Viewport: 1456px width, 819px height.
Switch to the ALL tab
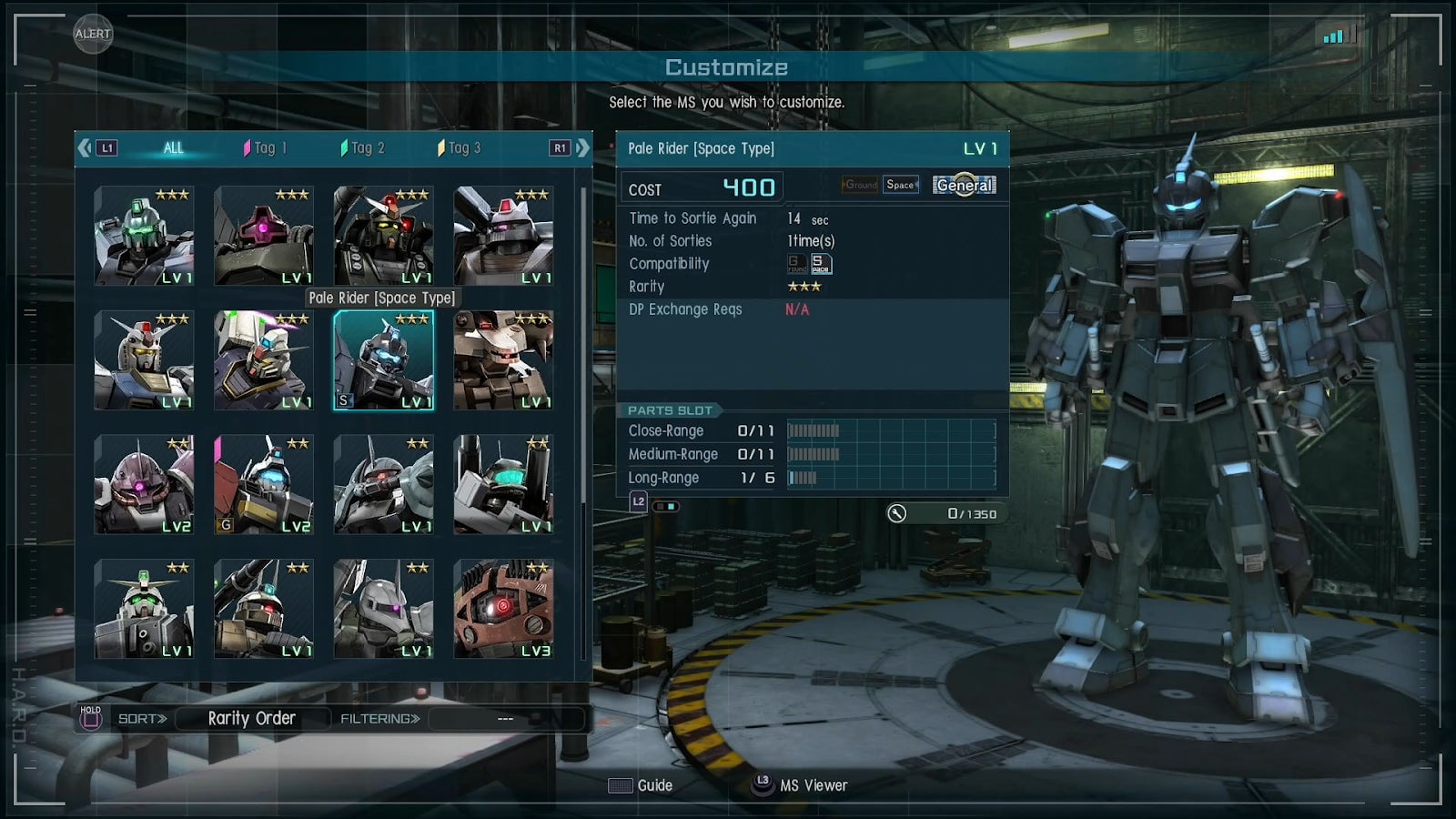(173, 147)
